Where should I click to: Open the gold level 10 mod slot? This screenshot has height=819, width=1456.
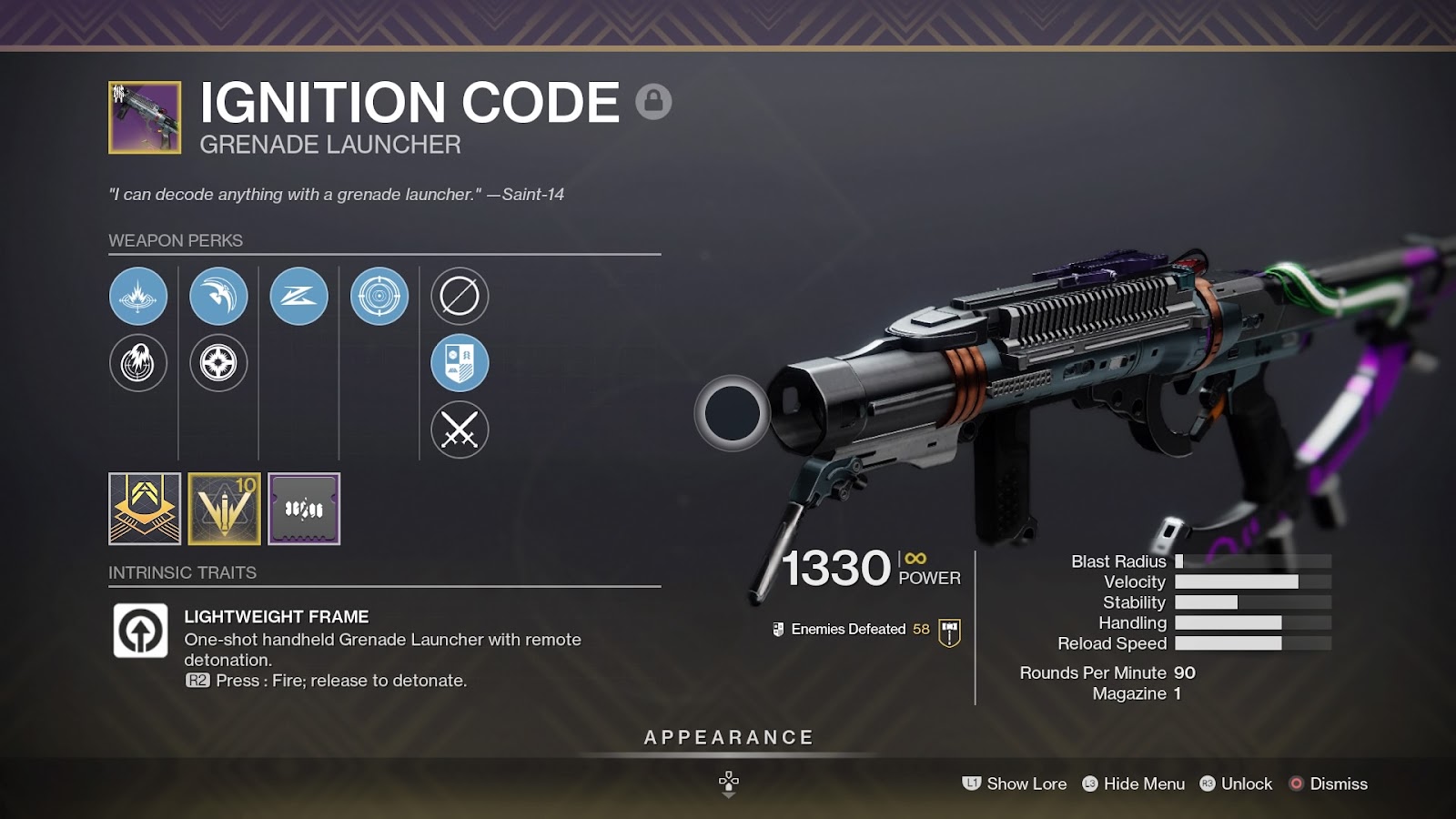[x=225, y=509]
